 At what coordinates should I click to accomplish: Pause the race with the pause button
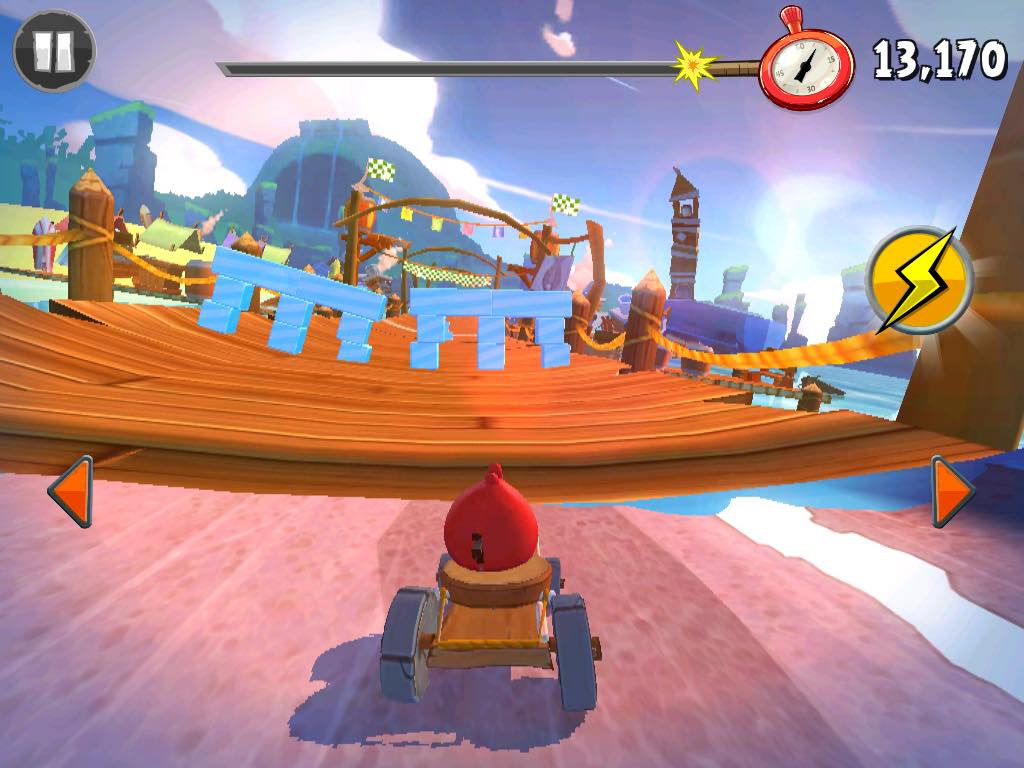54,51
